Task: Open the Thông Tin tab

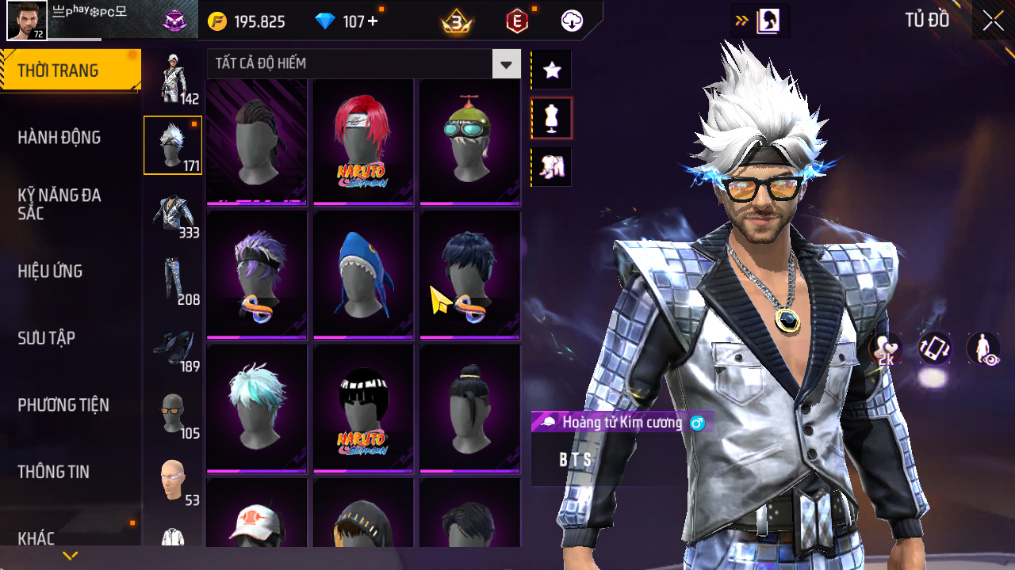Action: (54, 472)
